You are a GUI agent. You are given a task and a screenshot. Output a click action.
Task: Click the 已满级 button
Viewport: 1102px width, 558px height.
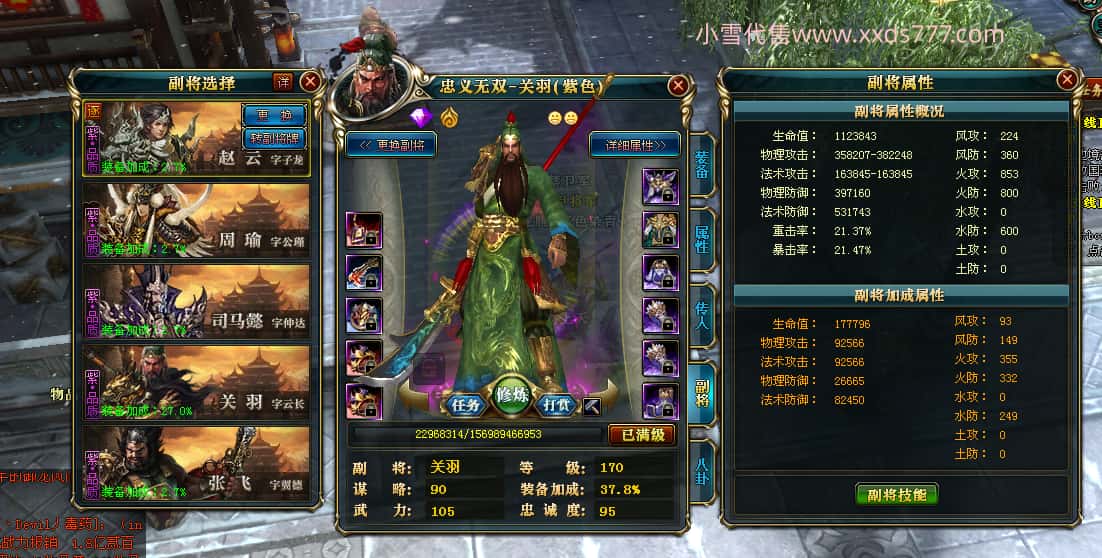pyautogui.click(x=641, y=435)
